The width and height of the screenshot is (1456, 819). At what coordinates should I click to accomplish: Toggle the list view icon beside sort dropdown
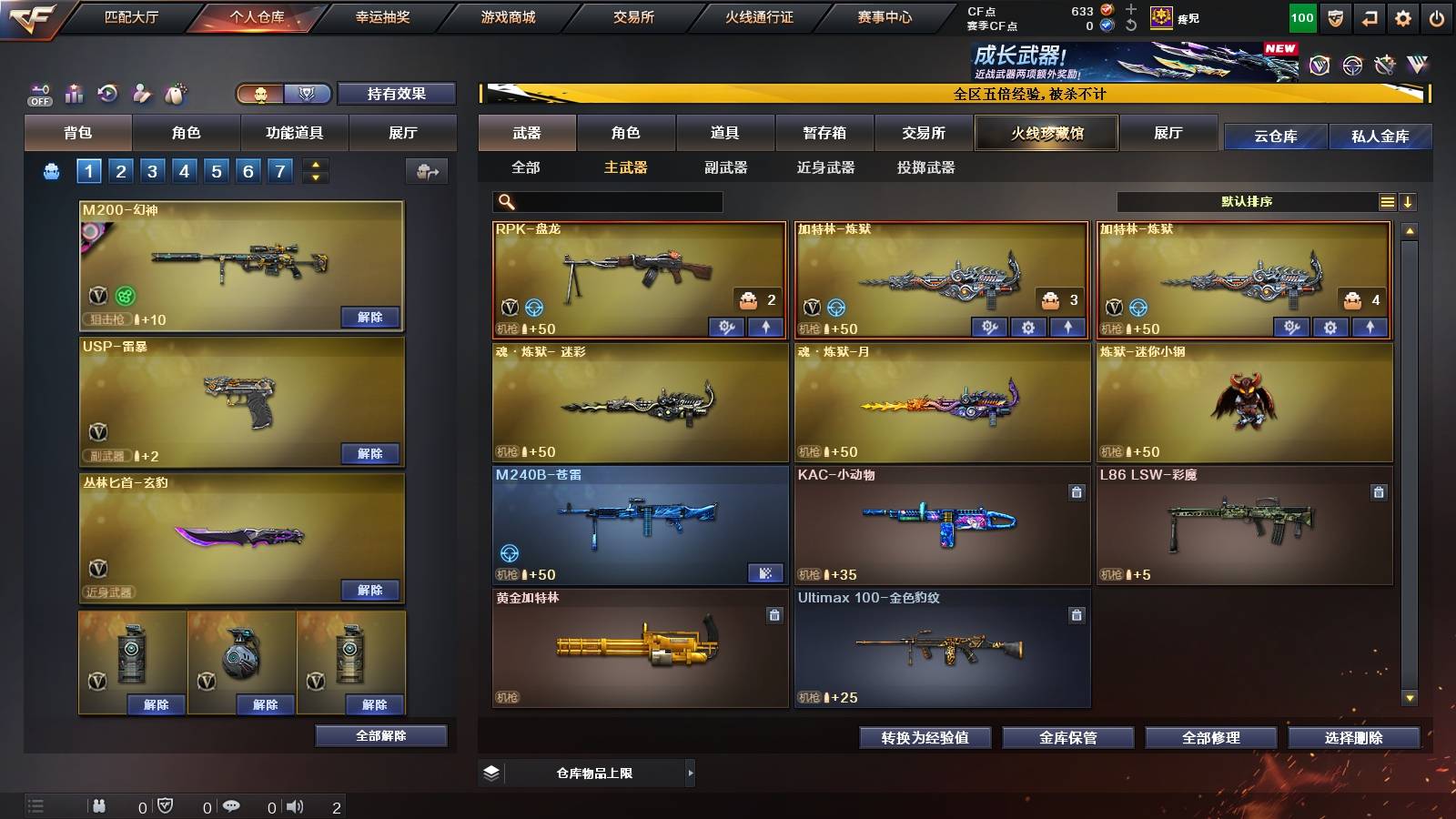point(1387,201)
